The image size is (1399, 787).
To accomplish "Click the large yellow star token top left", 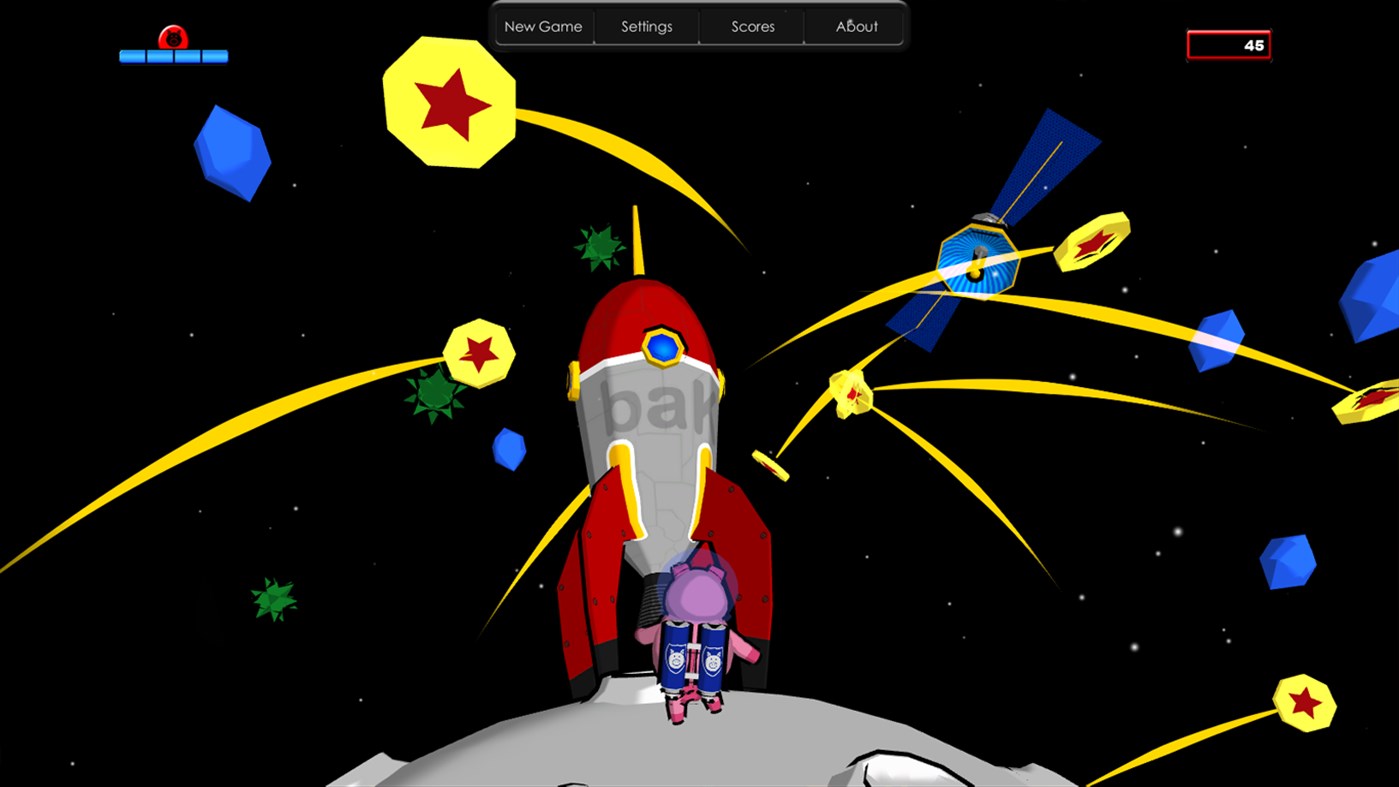I will coord(450,103).
